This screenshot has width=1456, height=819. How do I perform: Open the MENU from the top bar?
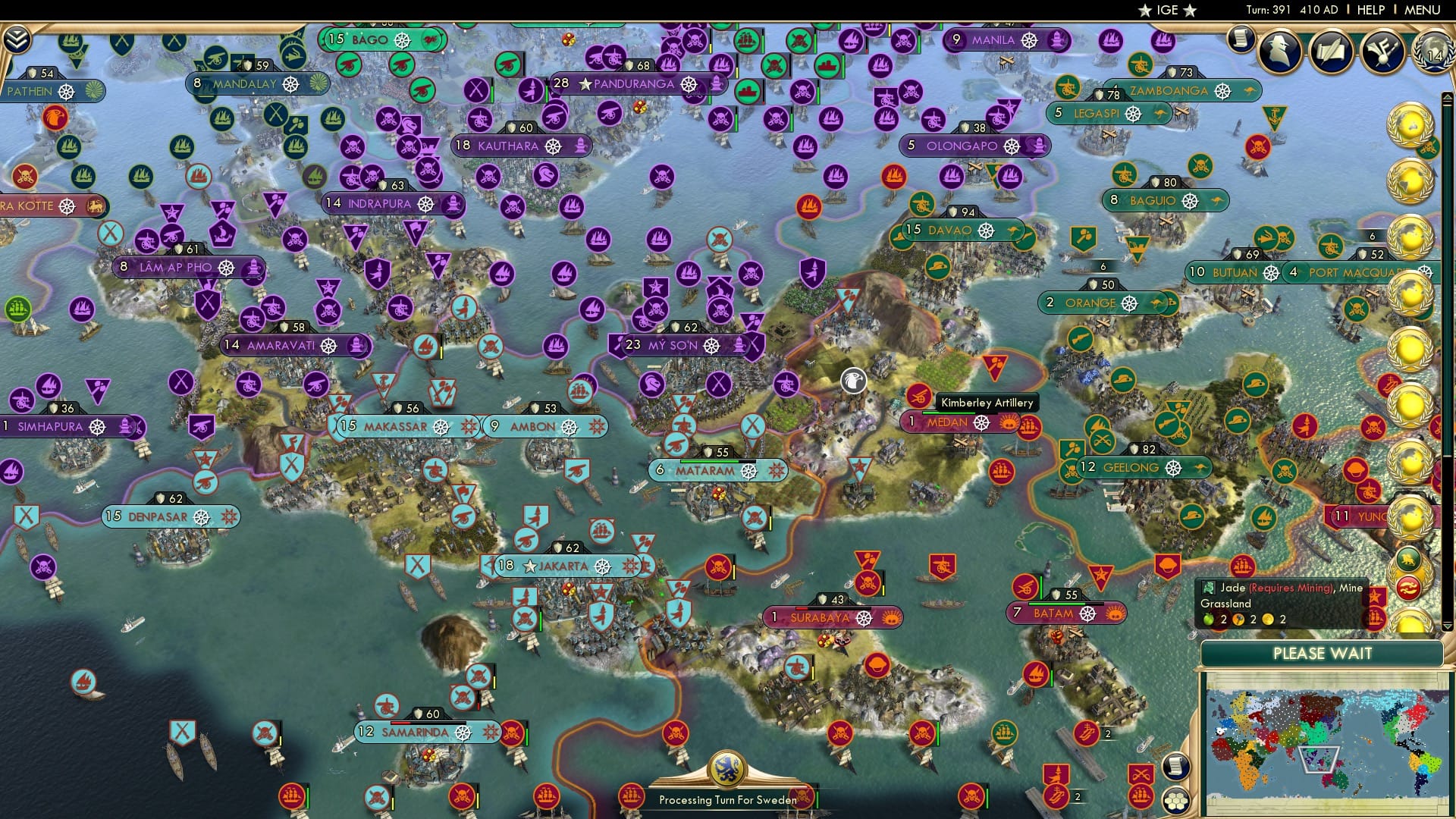pyautogui.click(x=1424, y=10)
